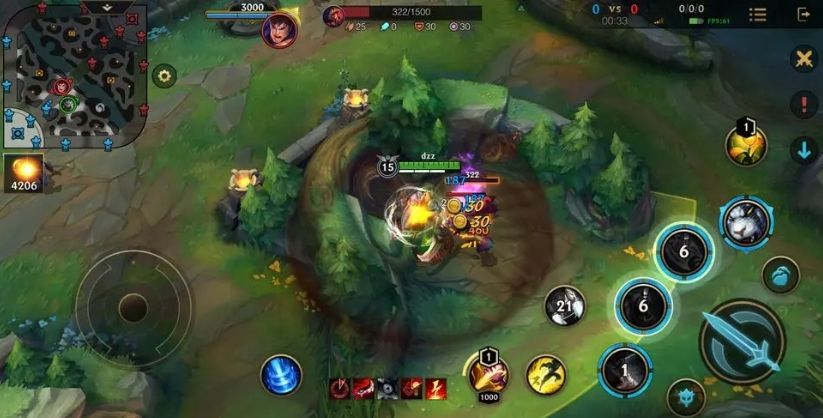Use the golden boots item labeled 1000
This screenshot has width=823, height=418.
(488, 374)
